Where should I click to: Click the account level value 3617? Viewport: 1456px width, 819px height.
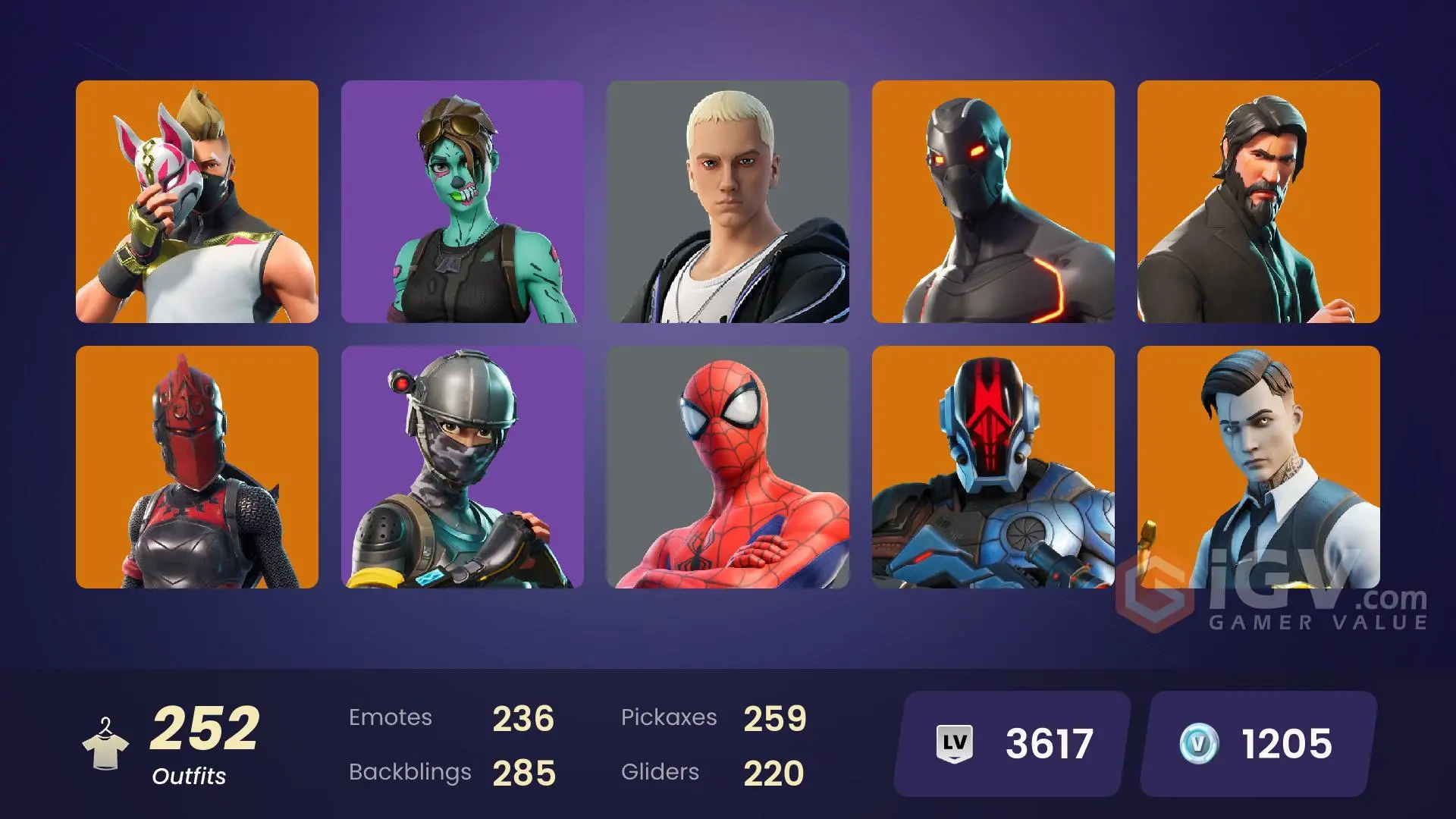1050,745
